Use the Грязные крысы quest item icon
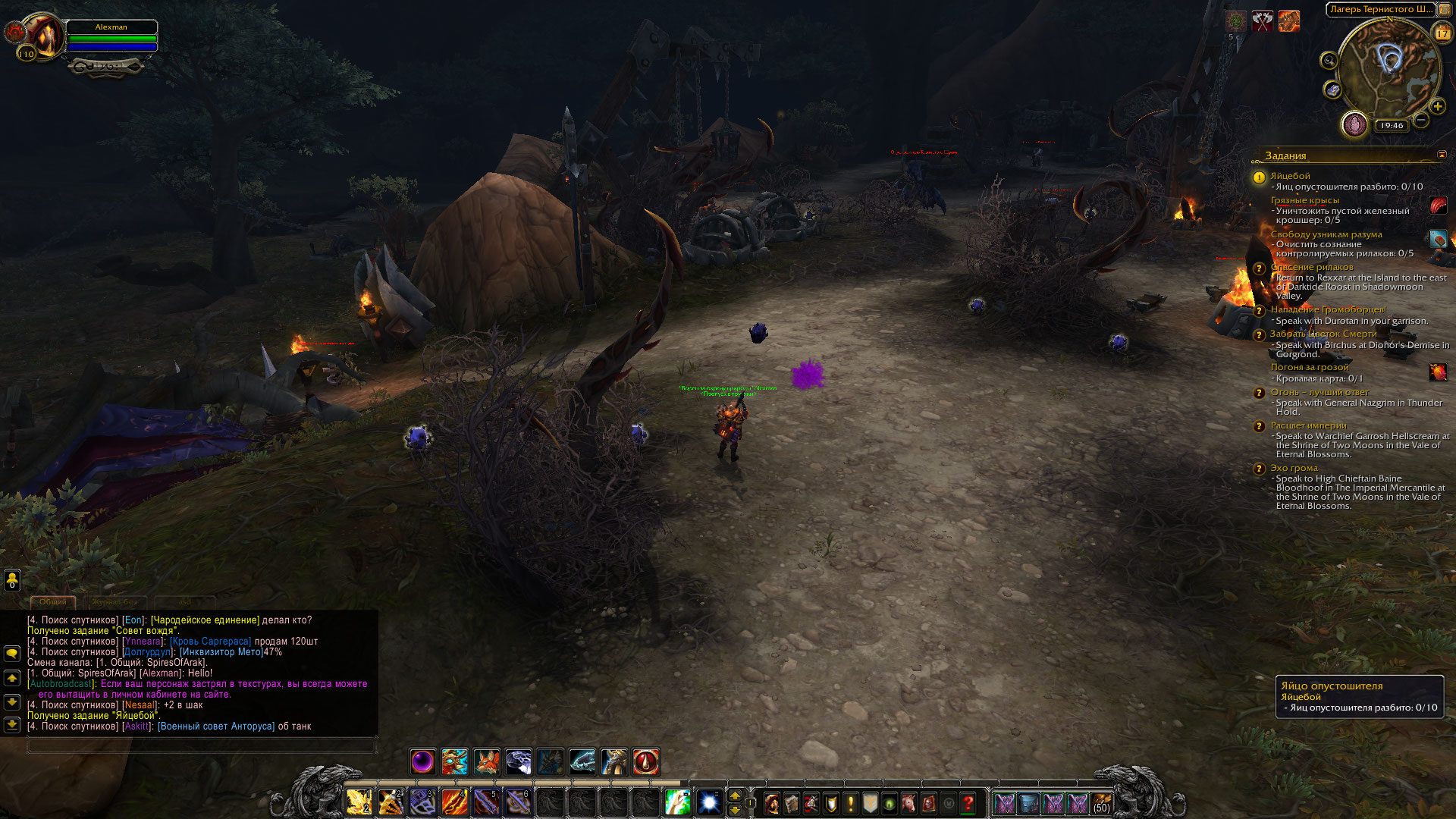 click(x=1438, y=206)
